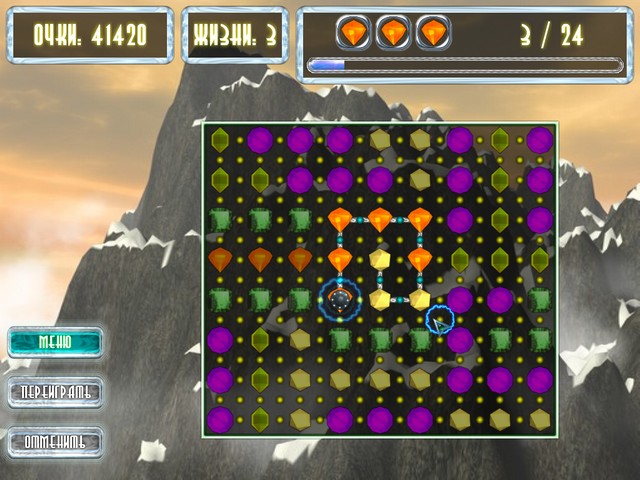Open the МЕНЮ menu button
This screenshot has width=640, height=480.
pos(55,341)
